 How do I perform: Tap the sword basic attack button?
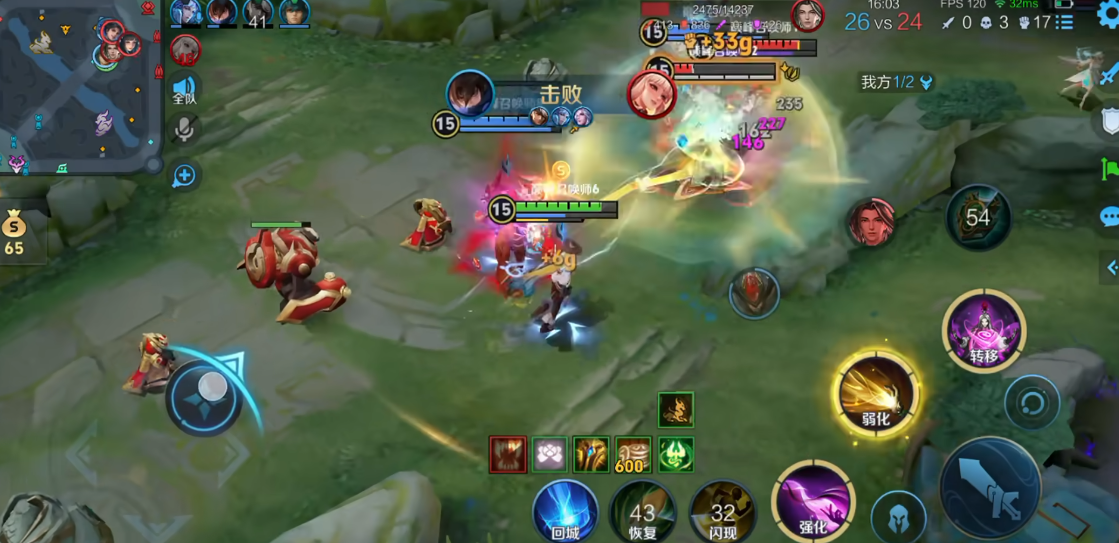(990, 489)
